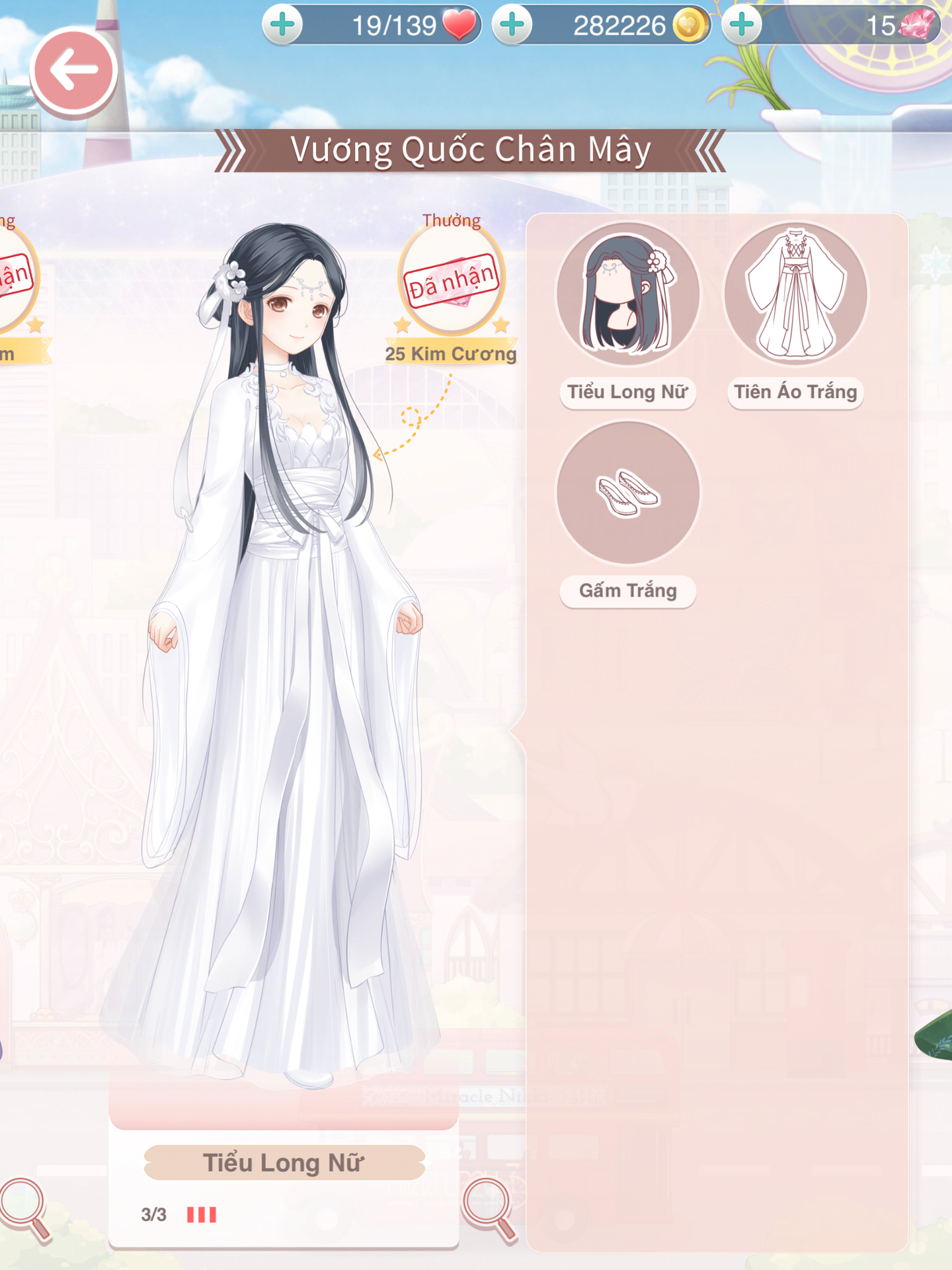Screen dimensions: 952x1270
Task: Select the Tiểu Long Nữ suit name card
Action: 284,1163
